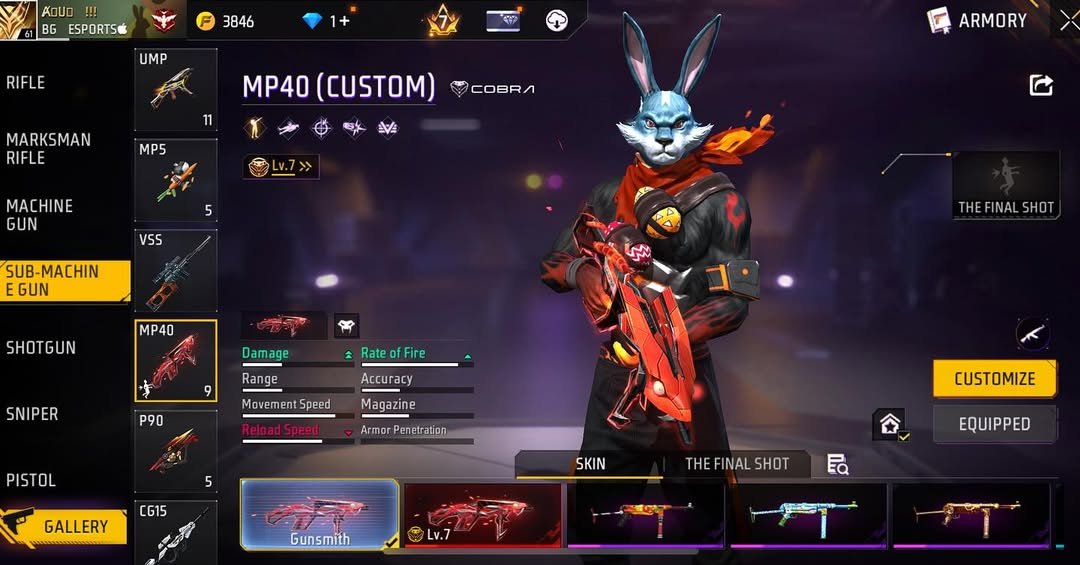Choose the MP5 weapon tile
The image size is (1080, 565).
(x=175, y=180)
